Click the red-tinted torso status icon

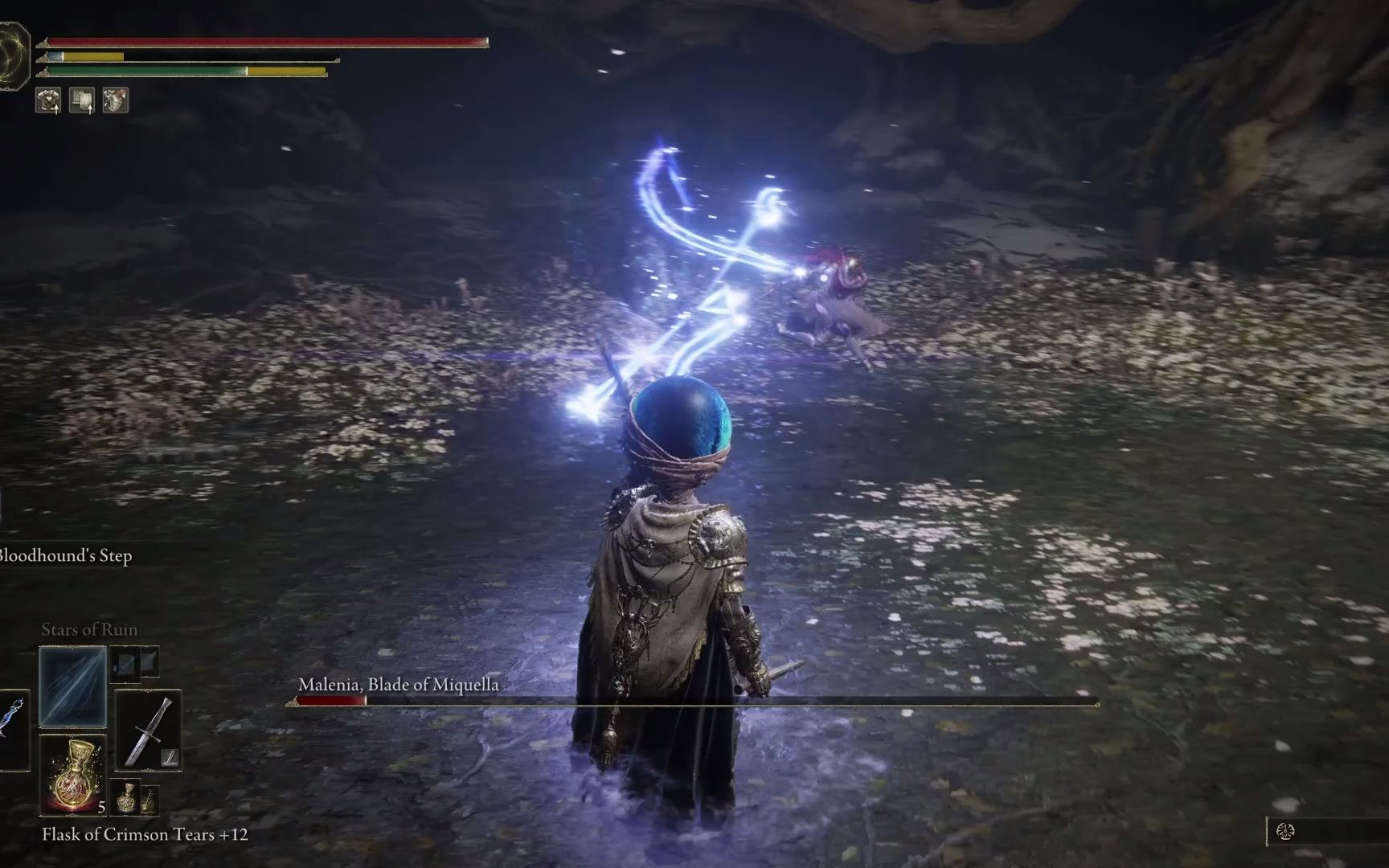[116, 101]
